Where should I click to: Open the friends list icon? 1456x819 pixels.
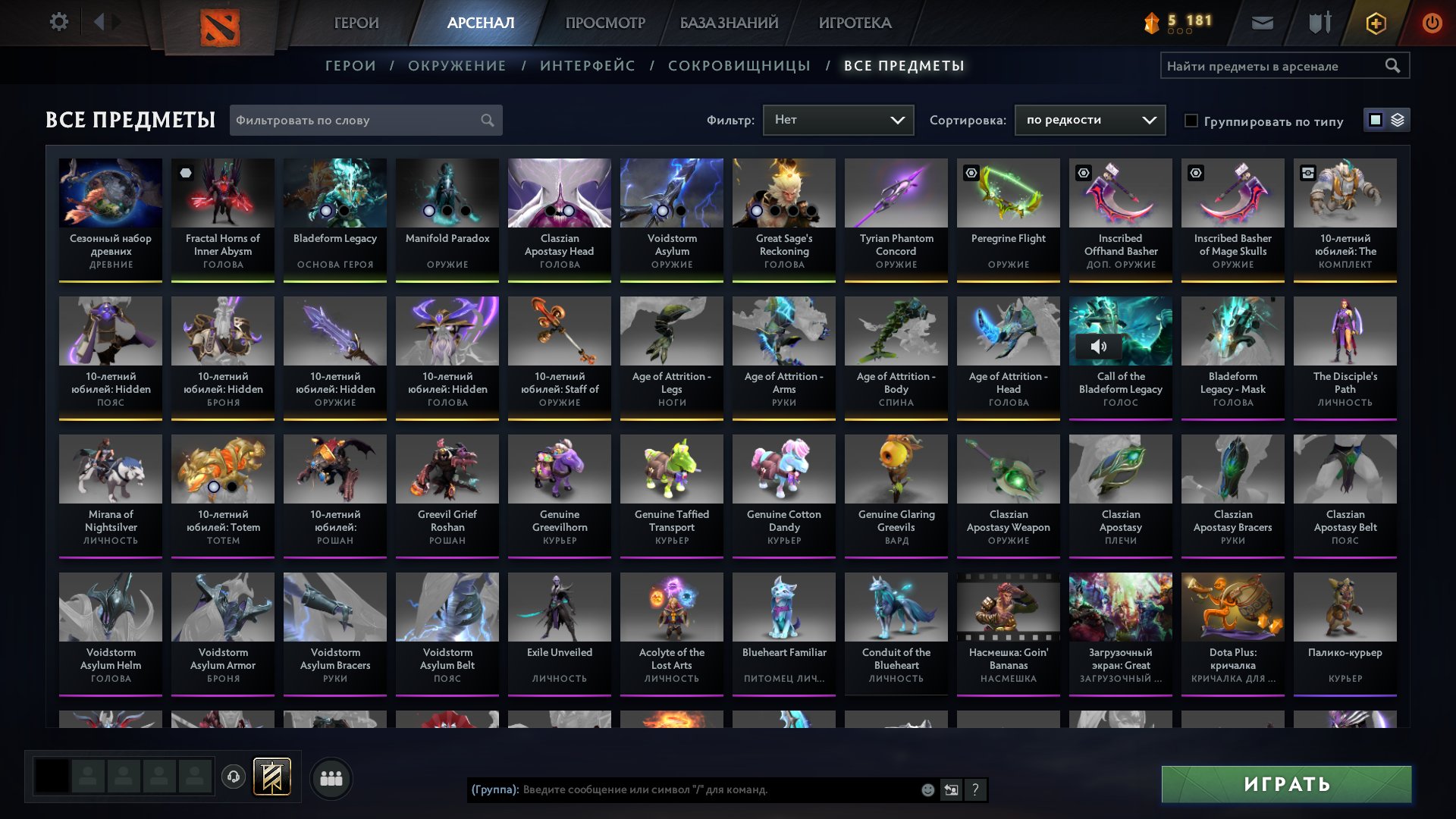tap(331, 777)
